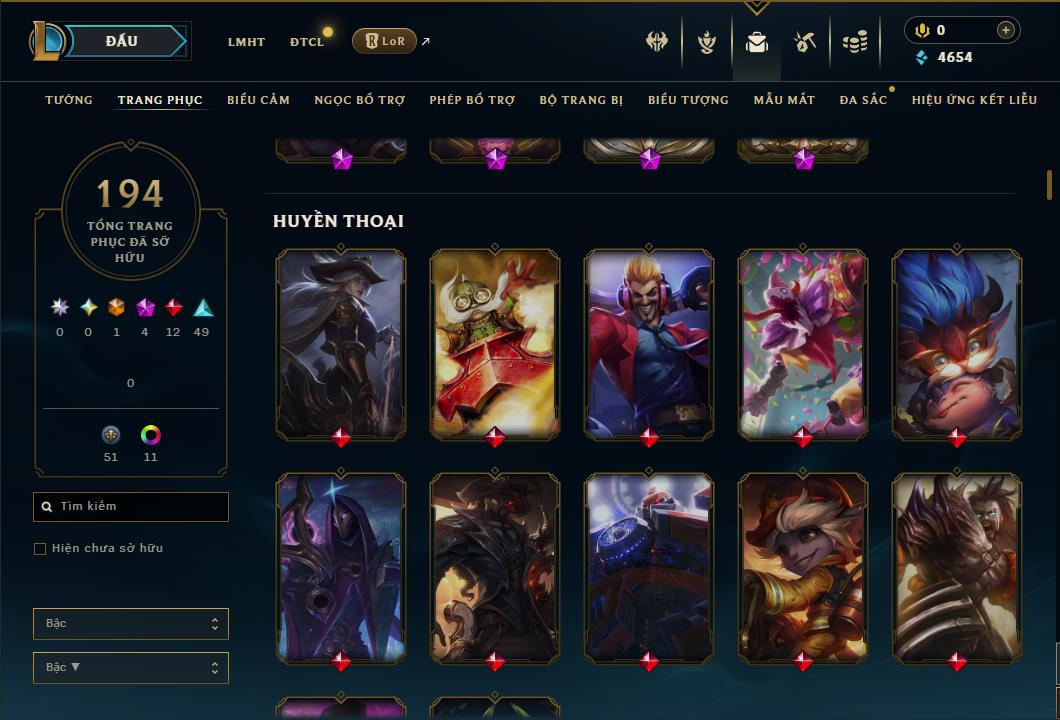
Task: Open the coin stack store icon
Action: (854, 42)
